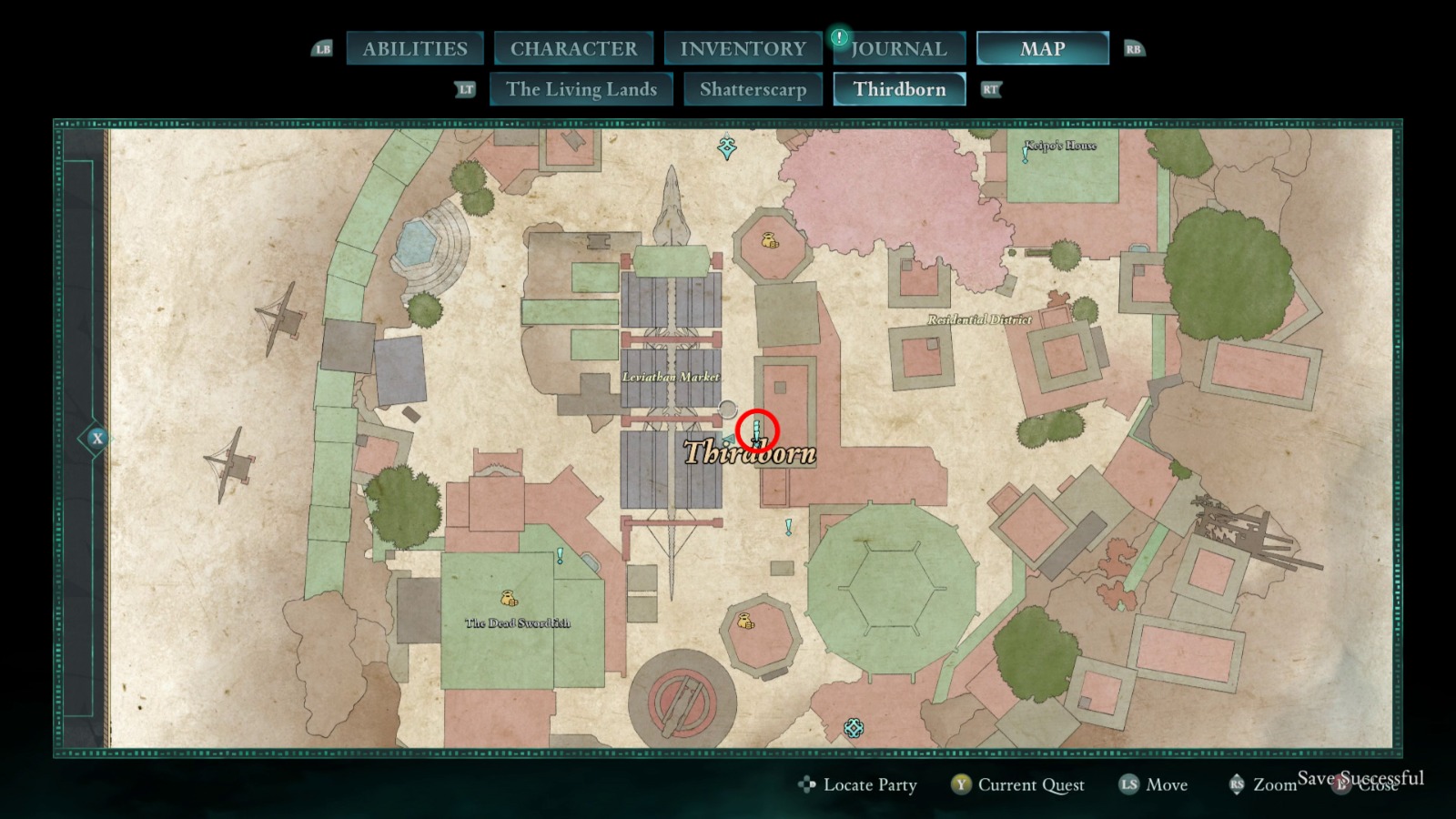Click the RT button icon next to Thirdborn
This screenshot has height=819, width=1456.
click(x=991, y=89)
